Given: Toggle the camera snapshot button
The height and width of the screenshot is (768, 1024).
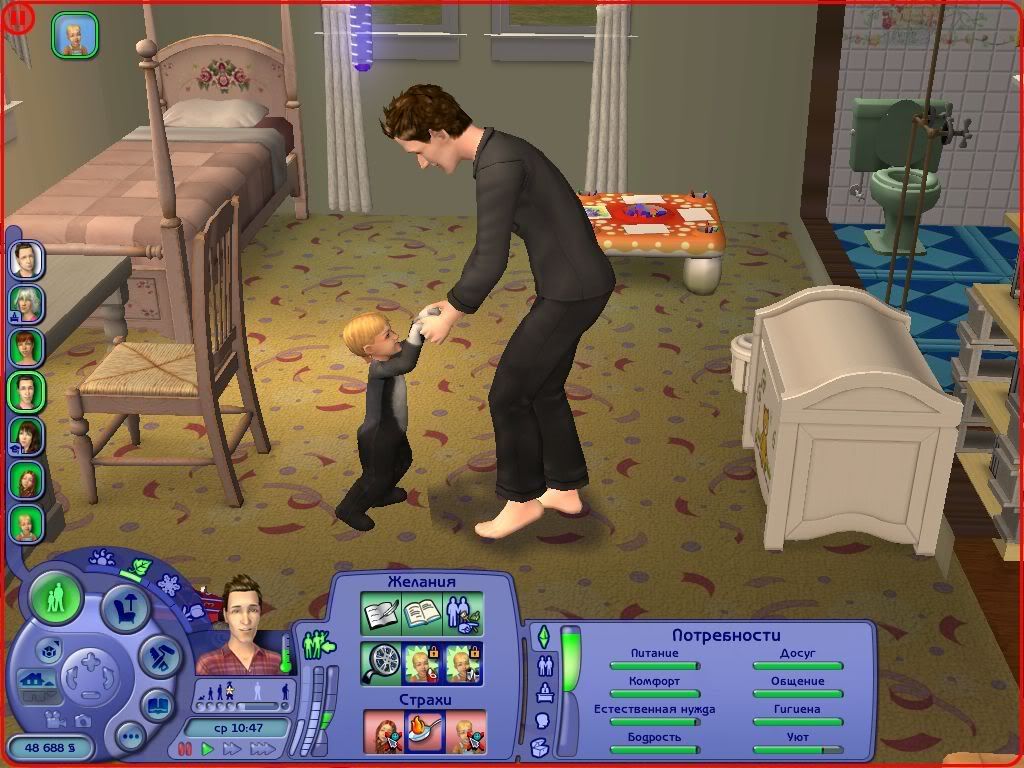Looking at the screenshot, I should (x=83, y=719).
